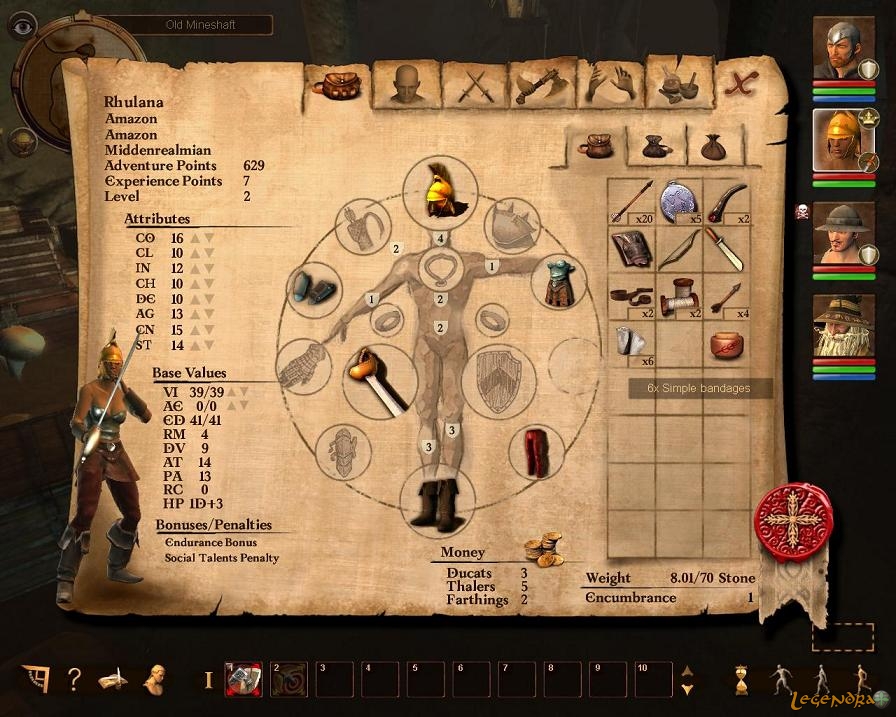Select the arrows stack marked x20
This screenshot has width=896, height=717.
click(631, 202)
